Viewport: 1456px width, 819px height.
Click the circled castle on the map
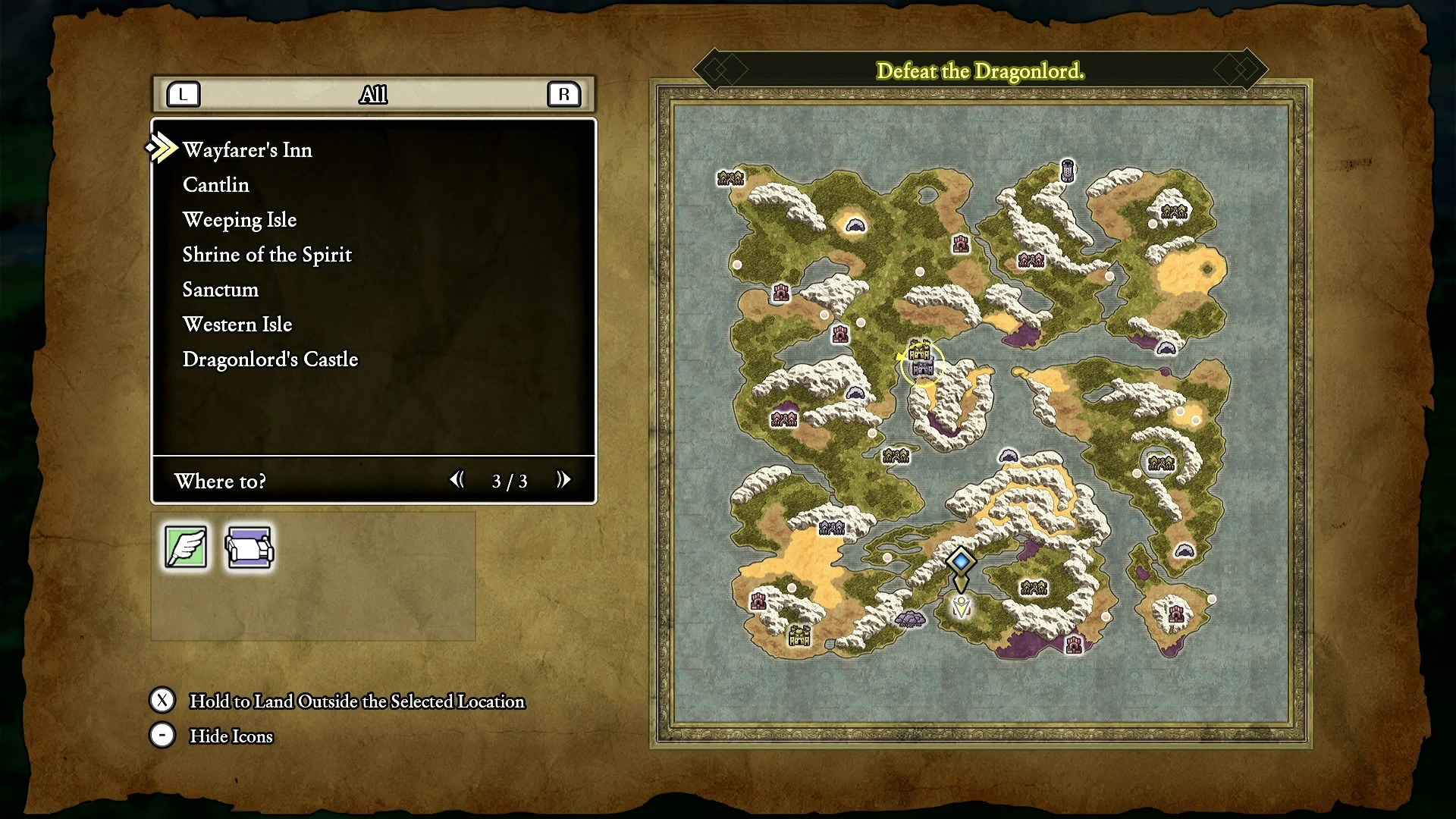click(x=922, y=364)
